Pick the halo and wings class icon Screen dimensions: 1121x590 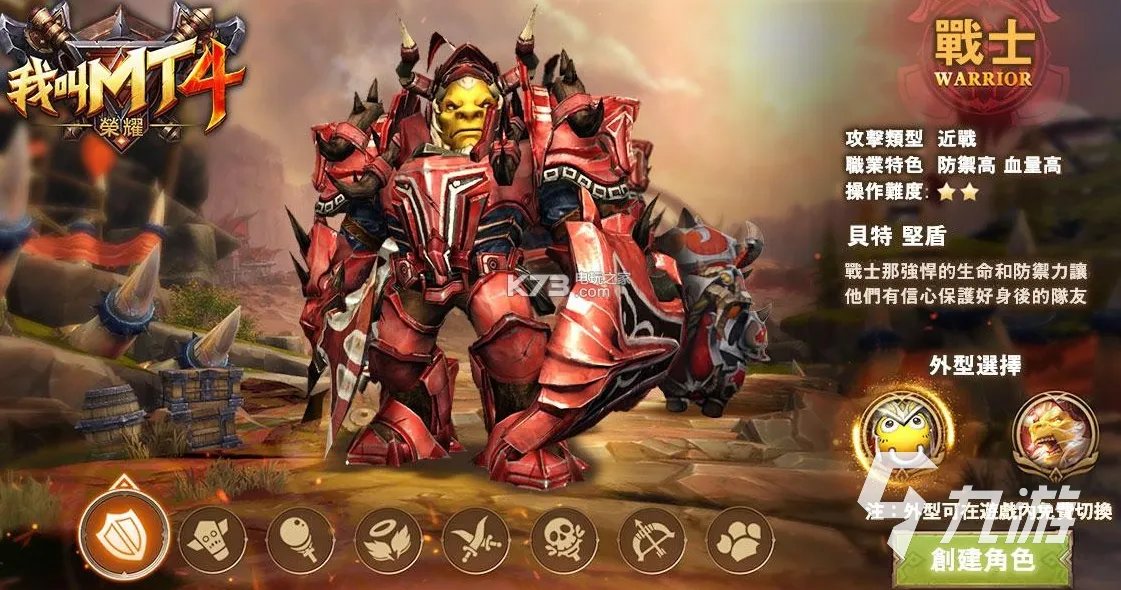pos(388,540)
